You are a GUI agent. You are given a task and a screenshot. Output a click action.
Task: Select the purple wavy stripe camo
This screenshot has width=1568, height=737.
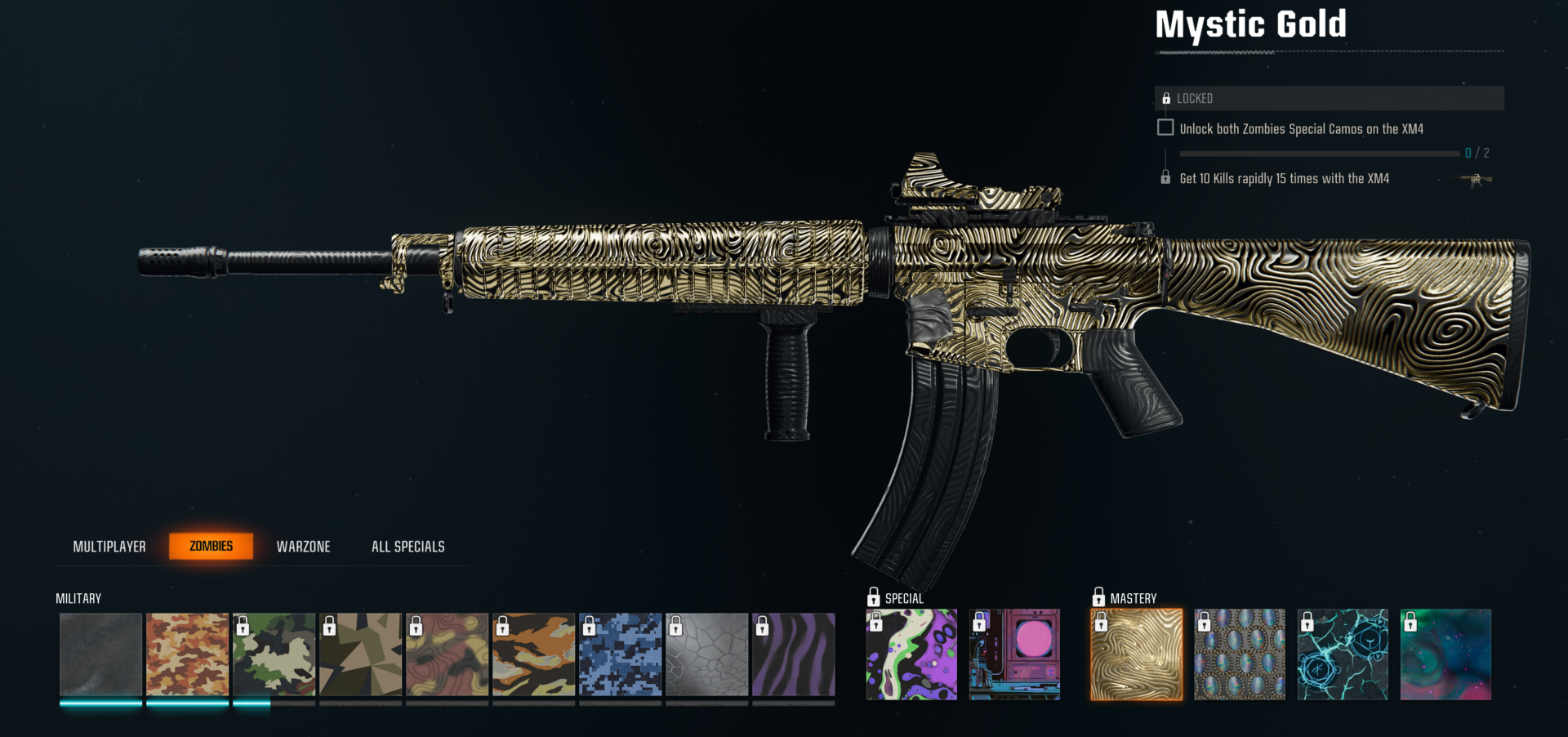[x=793, y=654]
